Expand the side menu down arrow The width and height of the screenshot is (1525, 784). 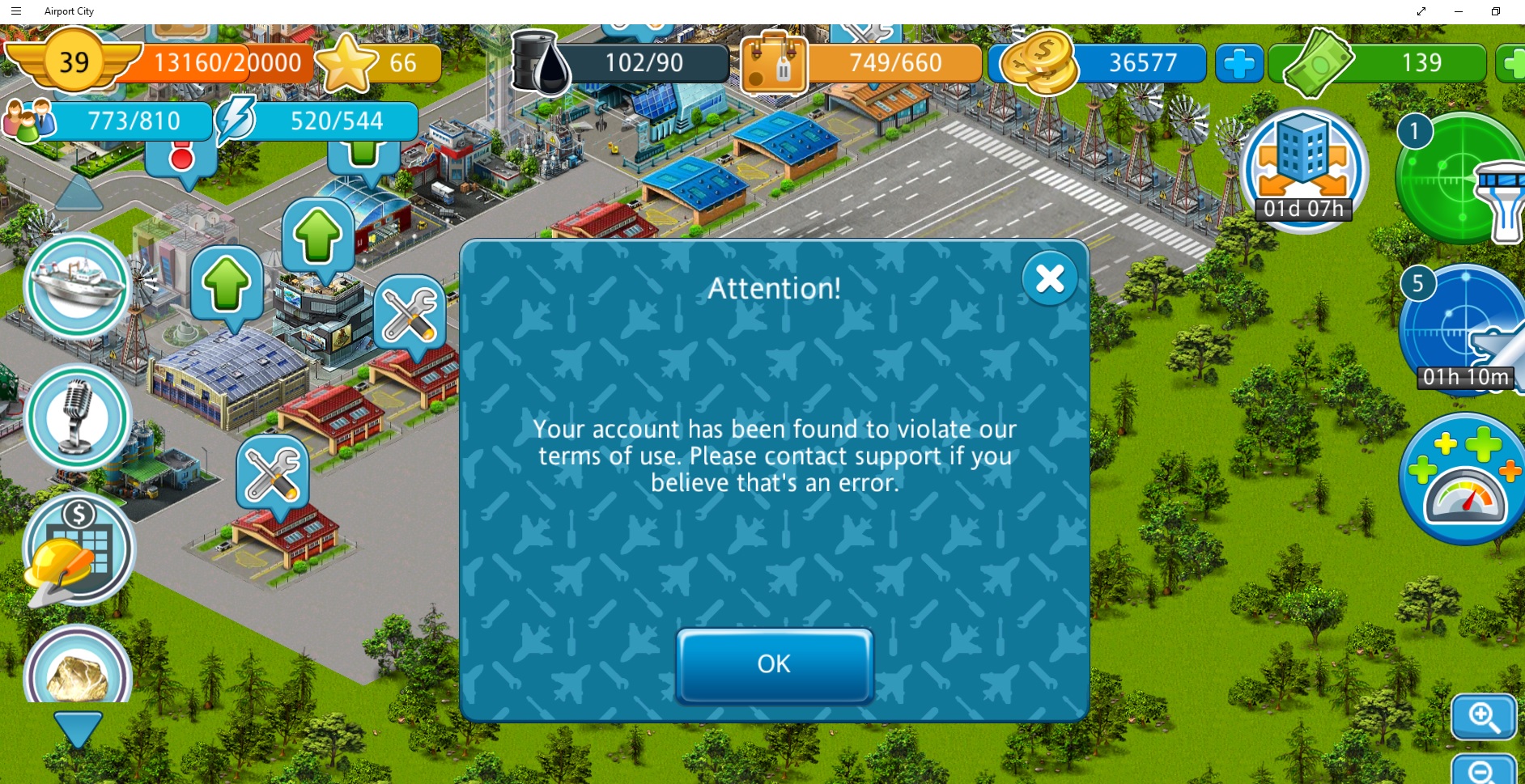78,729
